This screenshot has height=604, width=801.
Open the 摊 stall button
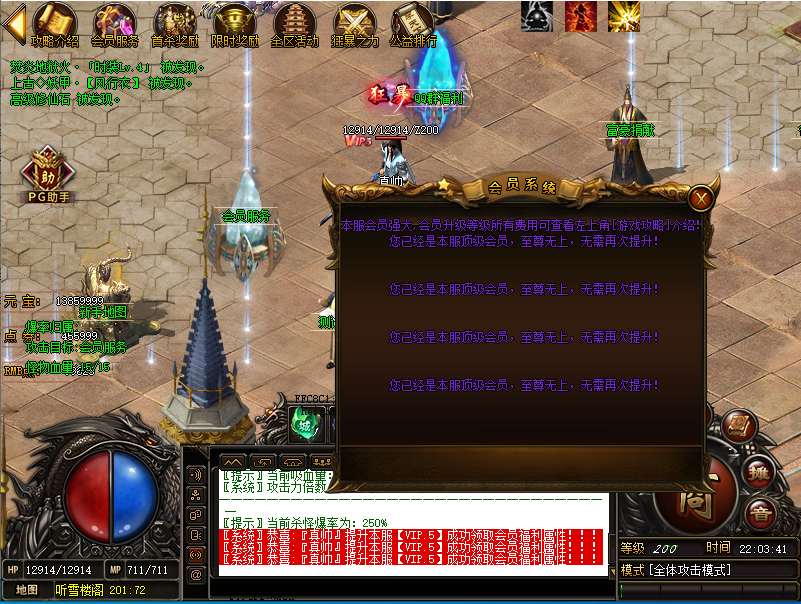[x=757, y=473]
